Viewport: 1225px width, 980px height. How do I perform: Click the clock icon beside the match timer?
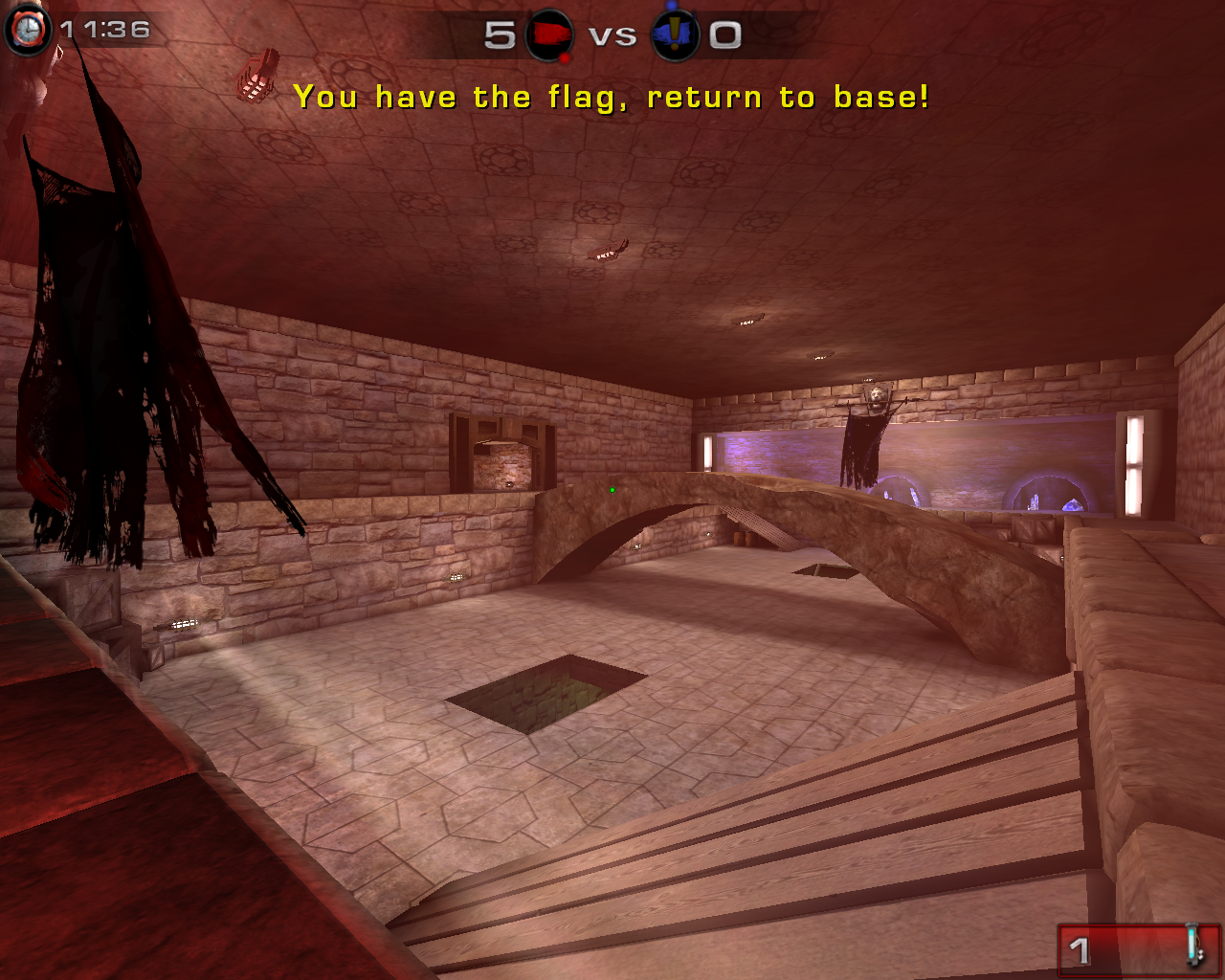click(x=27, y=29)
